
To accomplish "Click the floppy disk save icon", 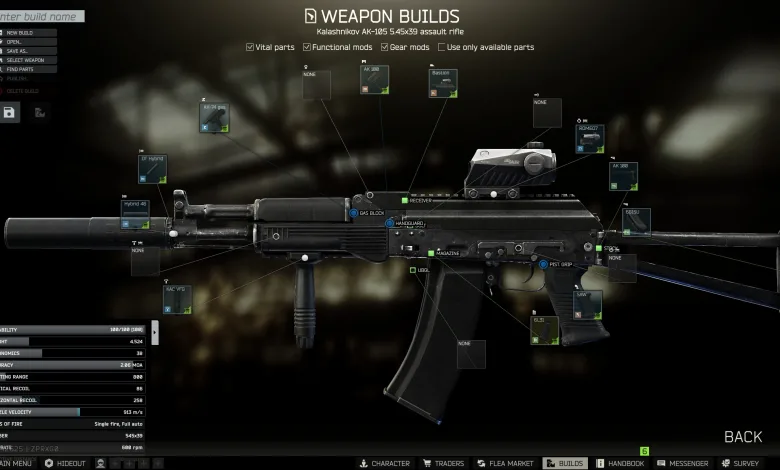I will 10,112.
